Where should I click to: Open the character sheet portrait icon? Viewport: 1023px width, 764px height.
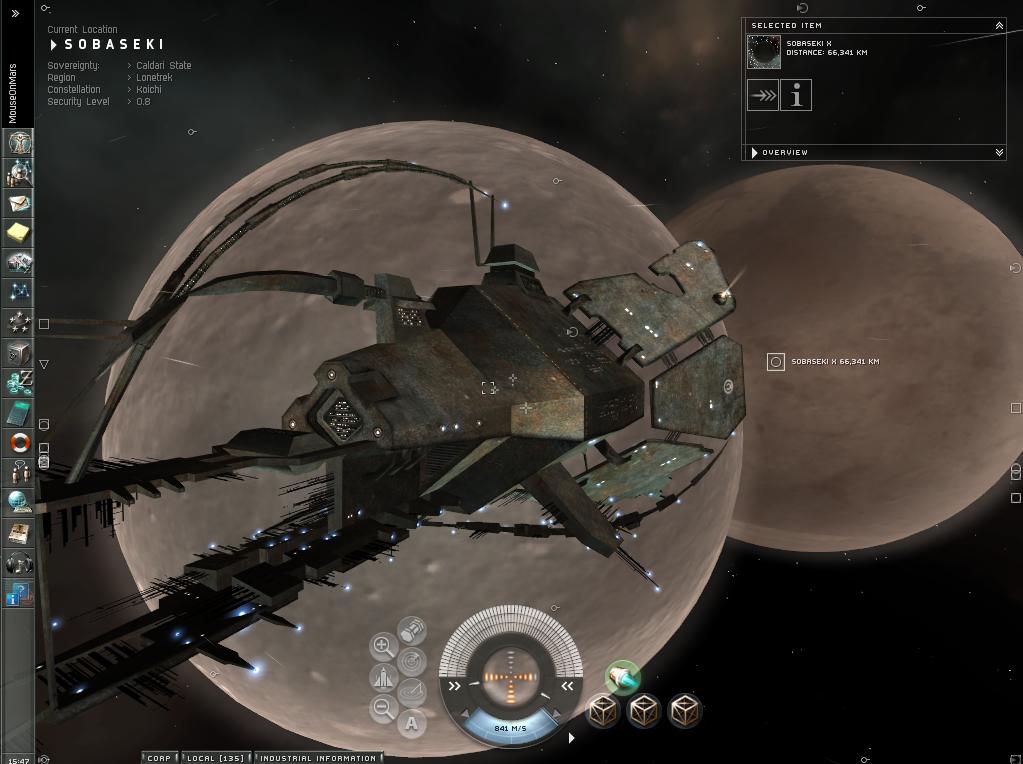[x=19, y=142]
